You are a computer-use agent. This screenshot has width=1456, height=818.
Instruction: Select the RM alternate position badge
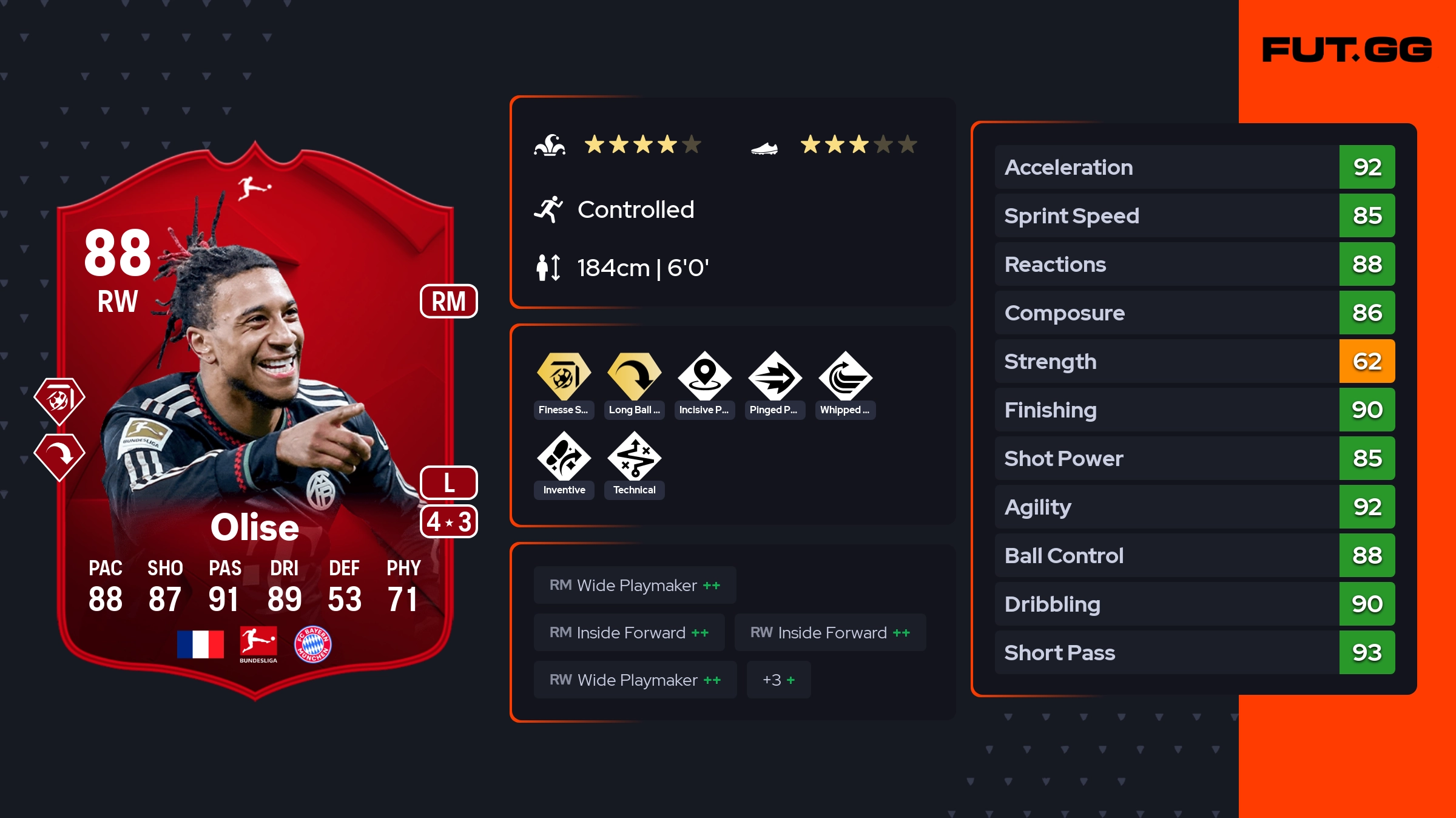pos(448,301)
